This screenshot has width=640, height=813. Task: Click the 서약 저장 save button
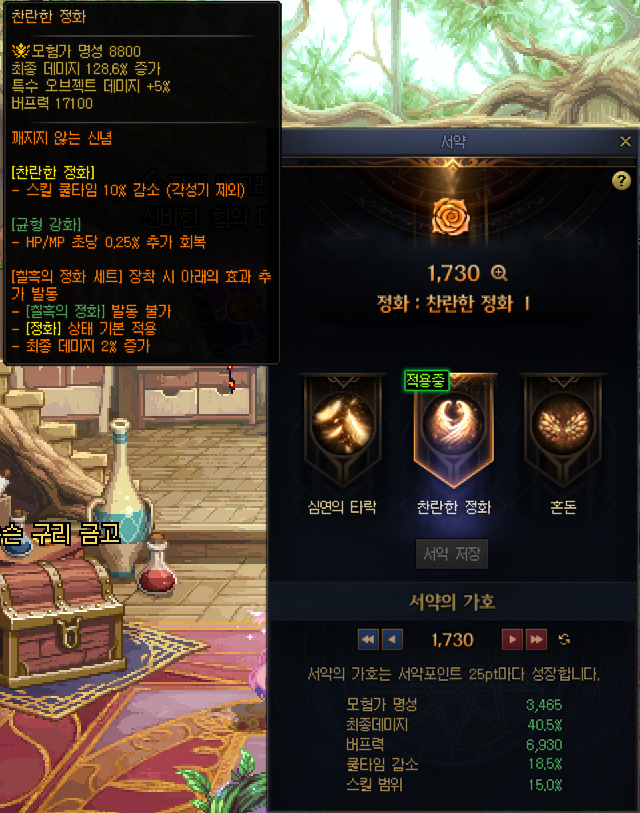tap(452, 554)
